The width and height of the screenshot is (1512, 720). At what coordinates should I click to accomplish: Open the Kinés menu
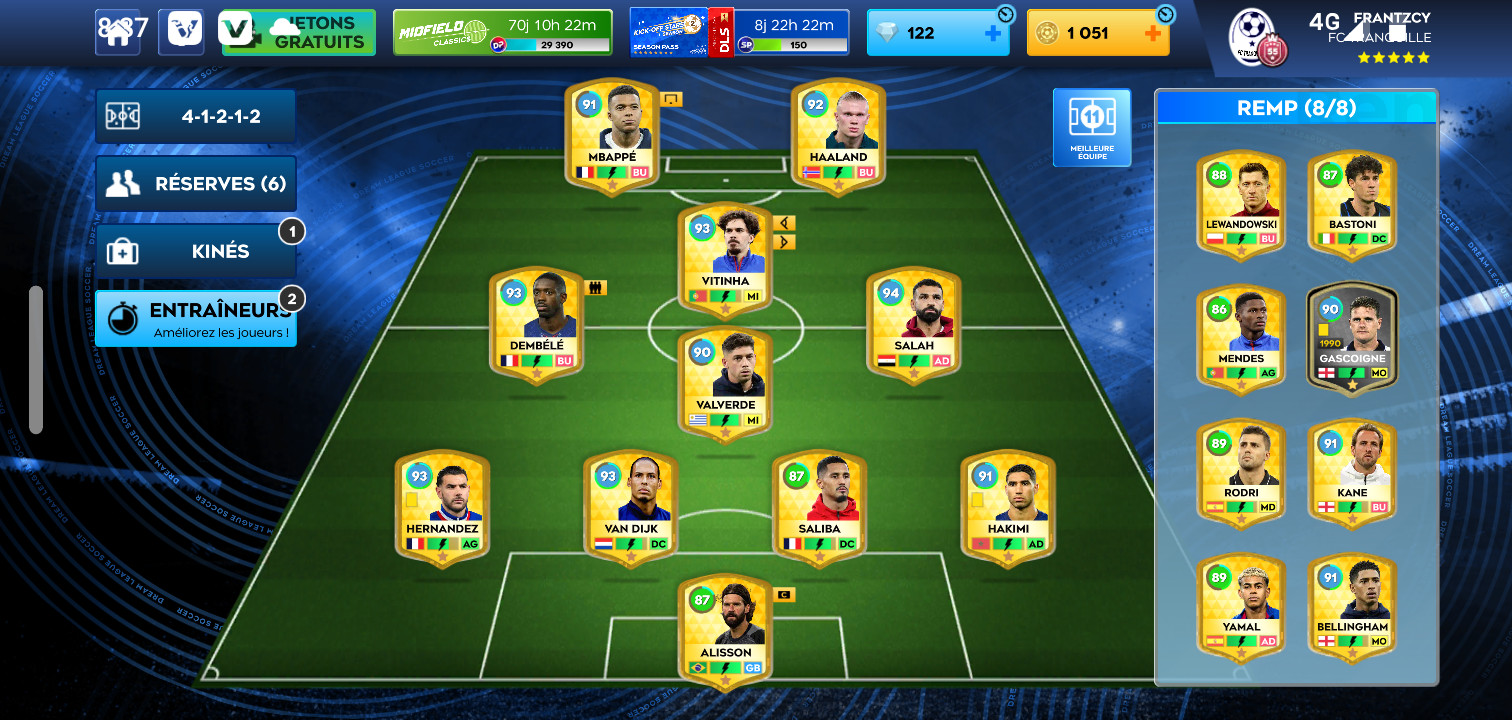(196, 251)
